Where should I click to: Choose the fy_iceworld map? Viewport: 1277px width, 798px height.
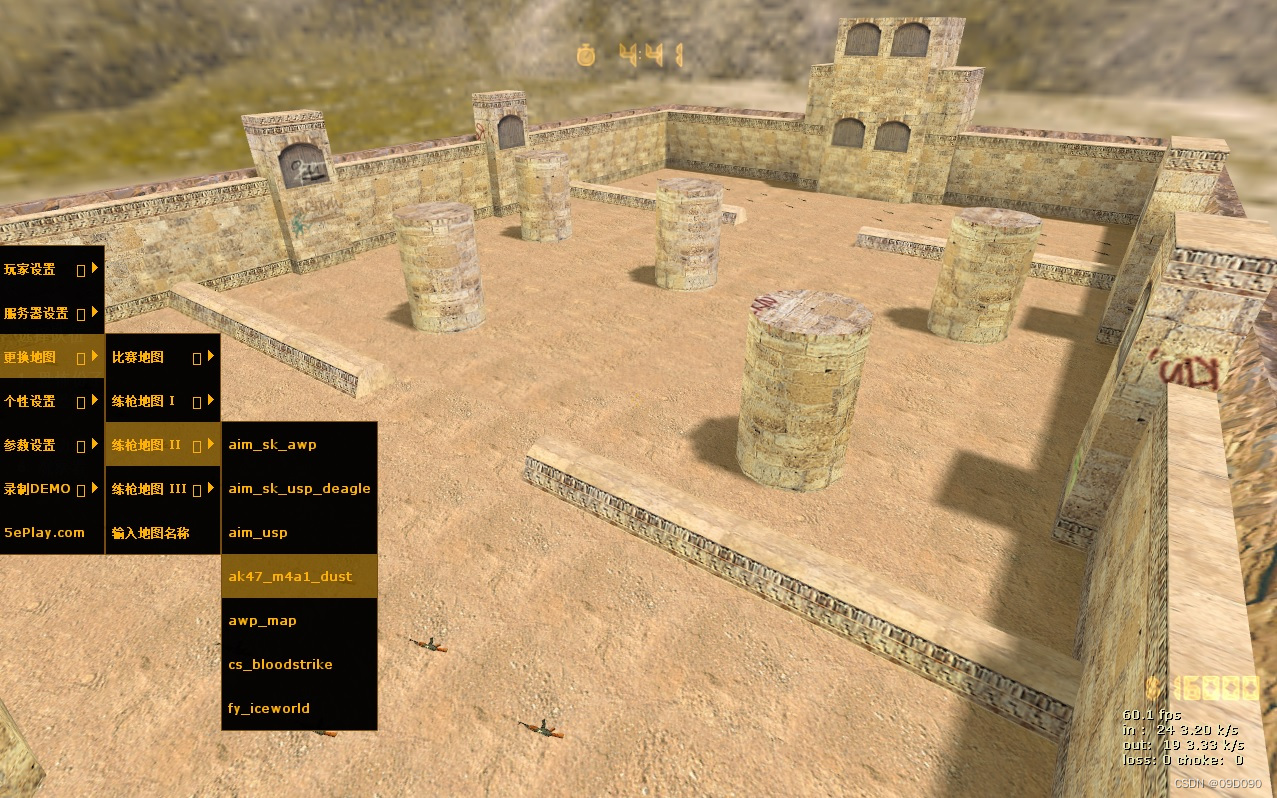pos(298,709)
